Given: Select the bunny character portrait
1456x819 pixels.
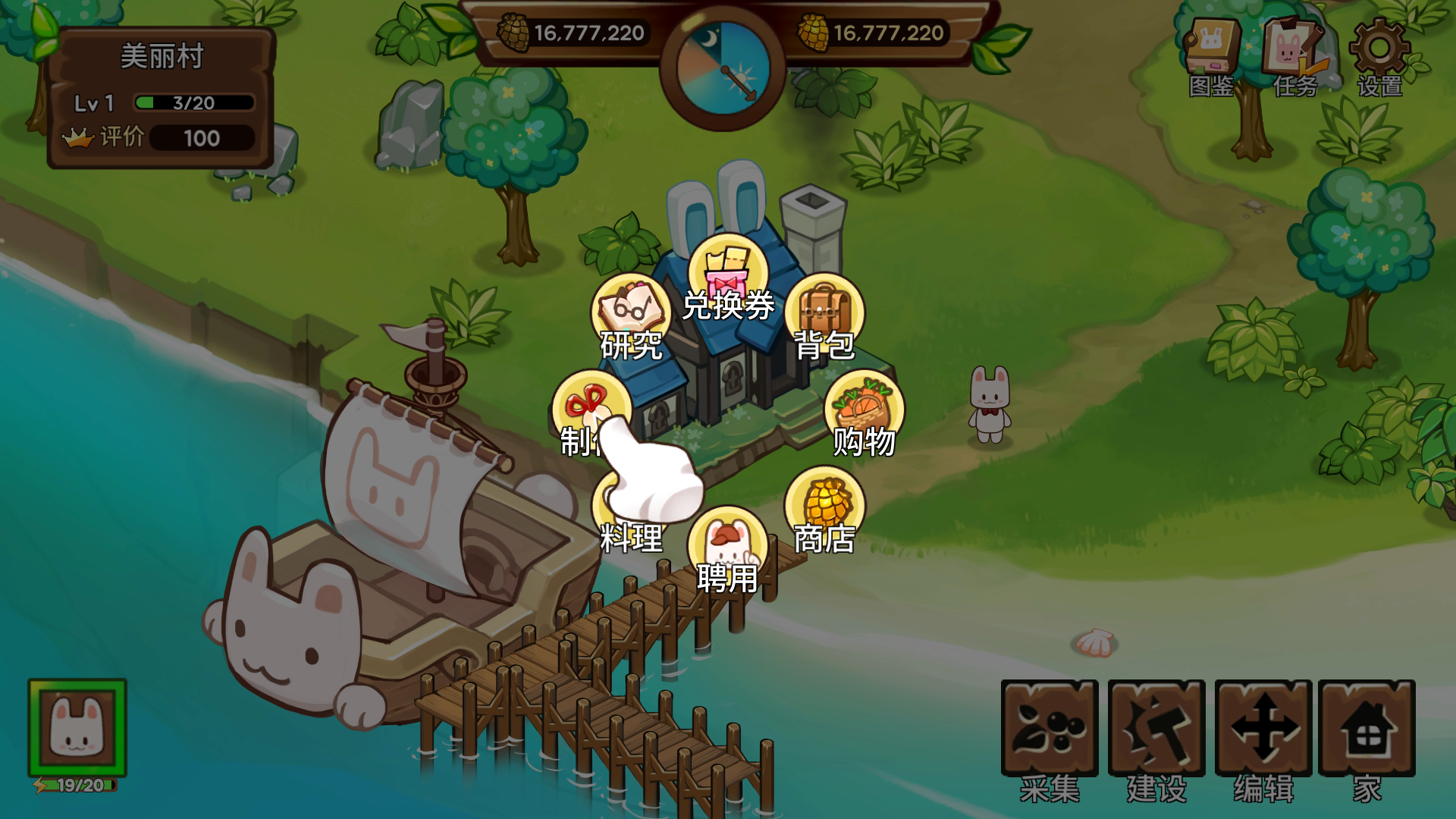Looking at the screenshot, I should [77, 728].
